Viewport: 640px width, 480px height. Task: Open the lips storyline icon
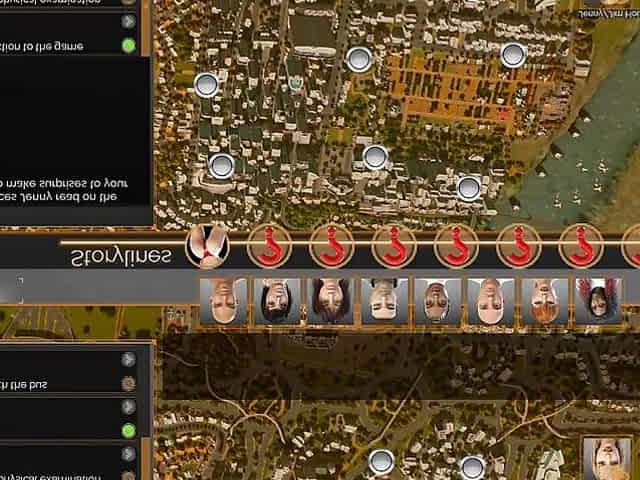[207, 245]
